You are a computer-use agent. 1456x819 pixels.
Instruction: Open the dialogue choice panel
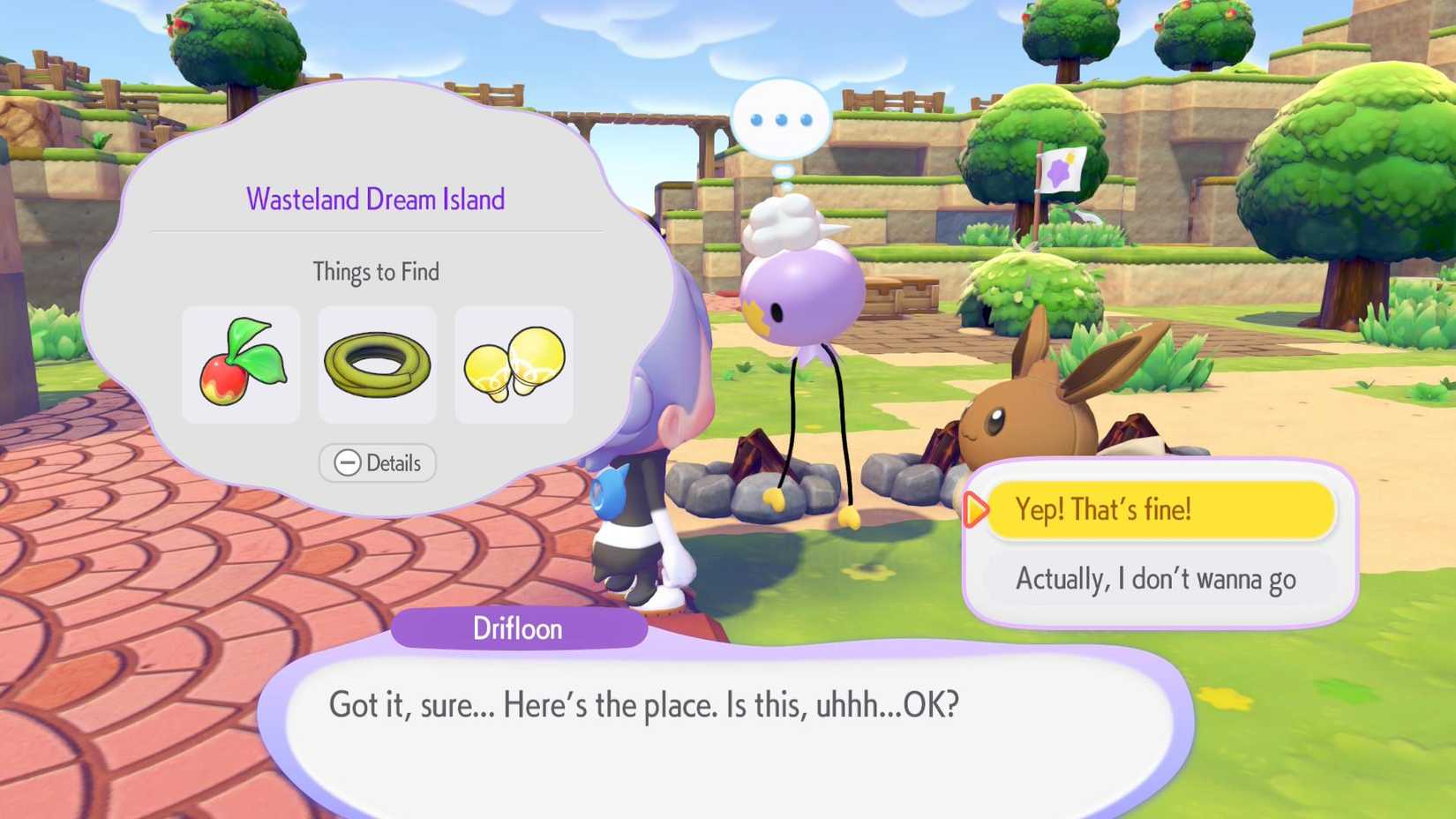pyautogui.click(x=1160, y=543)
